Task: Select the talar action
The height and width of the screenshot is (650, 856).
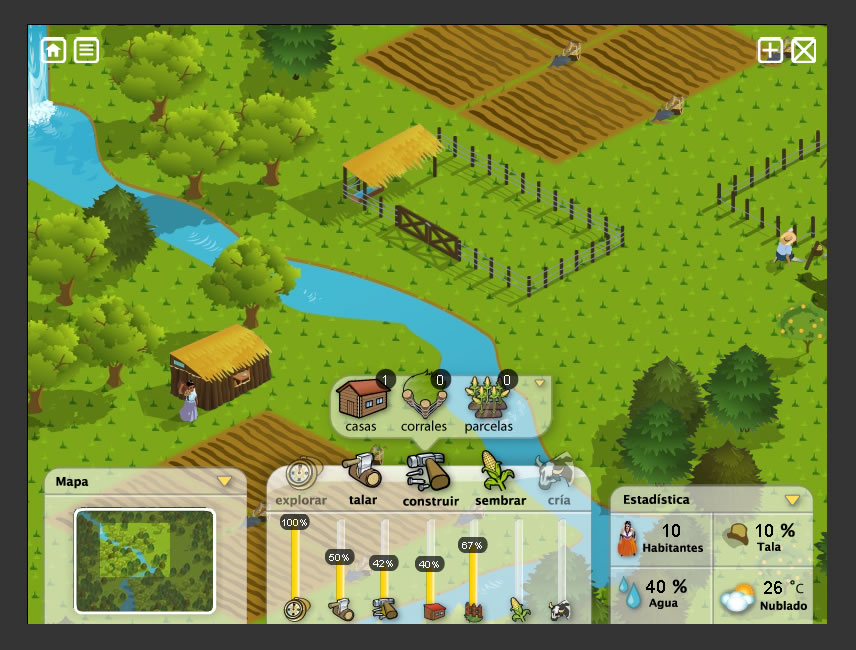Action: click(363, 479)
